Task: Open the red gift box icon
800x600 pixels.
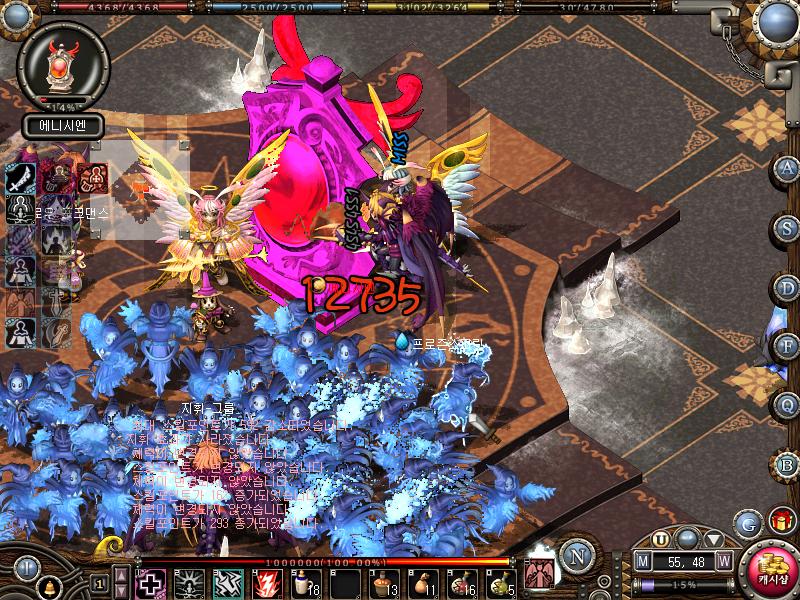Action: point(779,521)
